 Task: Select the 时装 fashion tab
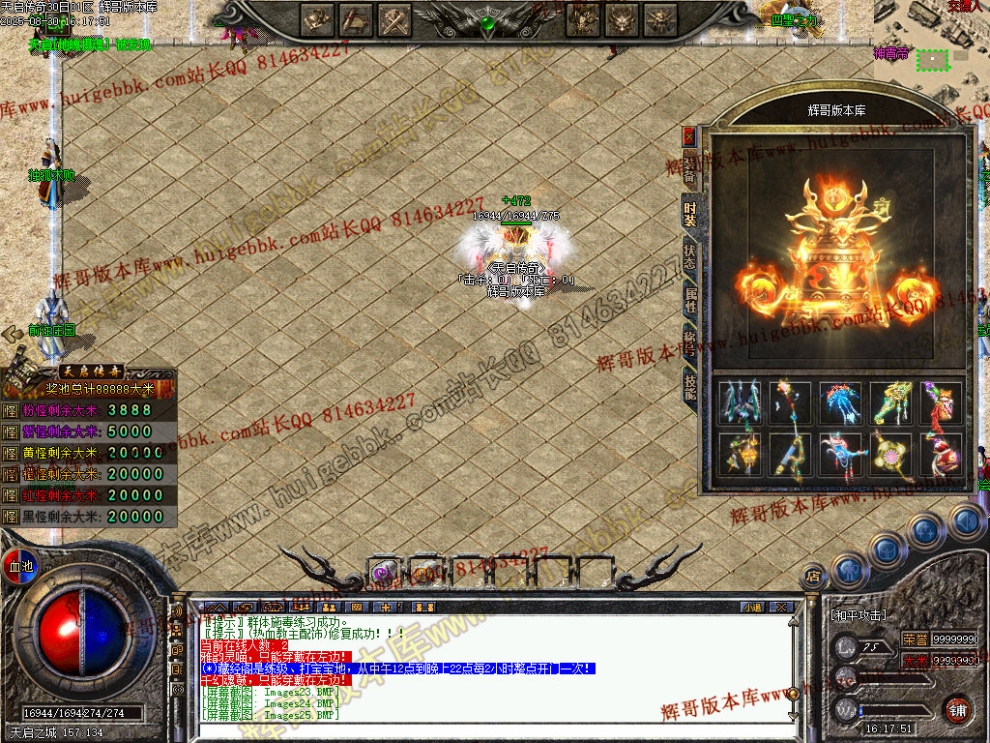[689, 213]
